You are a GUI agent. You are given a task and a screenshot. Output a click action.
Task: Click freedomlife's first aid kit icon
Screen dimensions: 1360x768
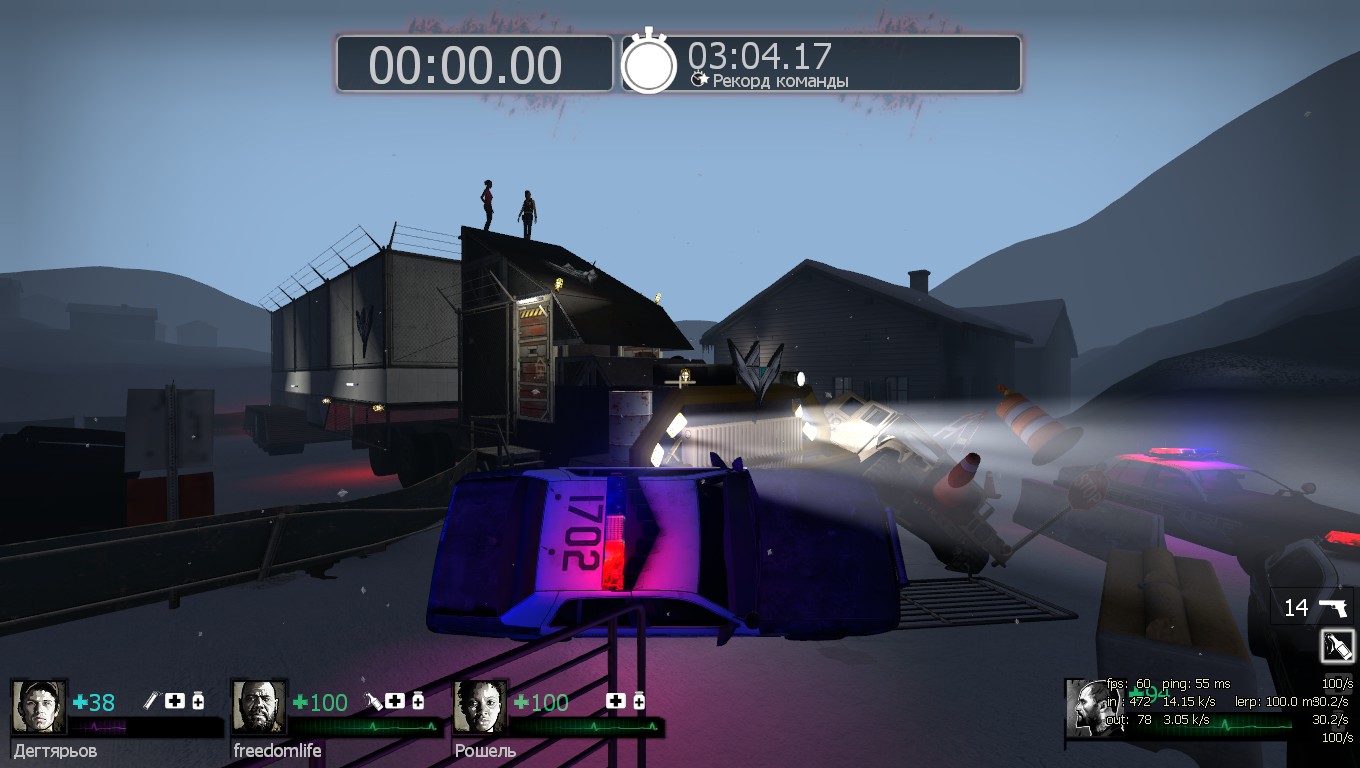tap(396, 701)
